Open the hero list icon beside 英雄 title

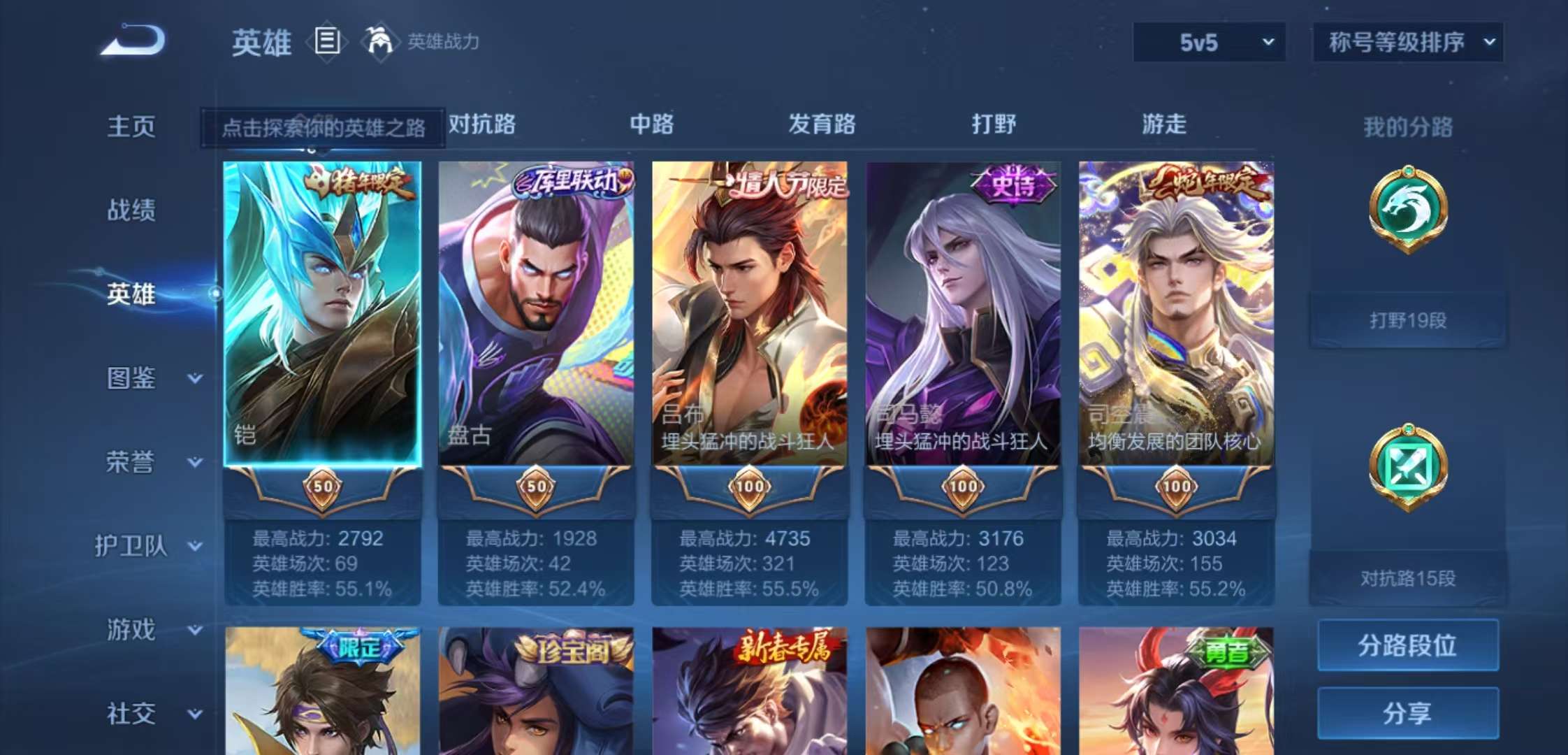tap(326, 42)
